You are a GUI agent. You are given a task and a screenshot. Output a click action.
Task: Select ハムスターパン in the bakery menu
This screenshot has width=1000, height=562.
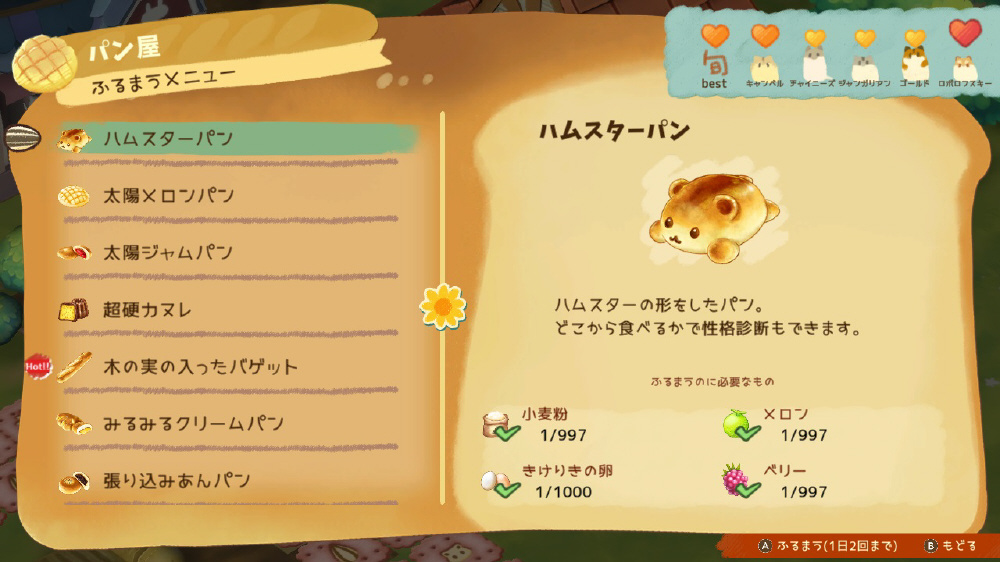click(x=168, y=138)
